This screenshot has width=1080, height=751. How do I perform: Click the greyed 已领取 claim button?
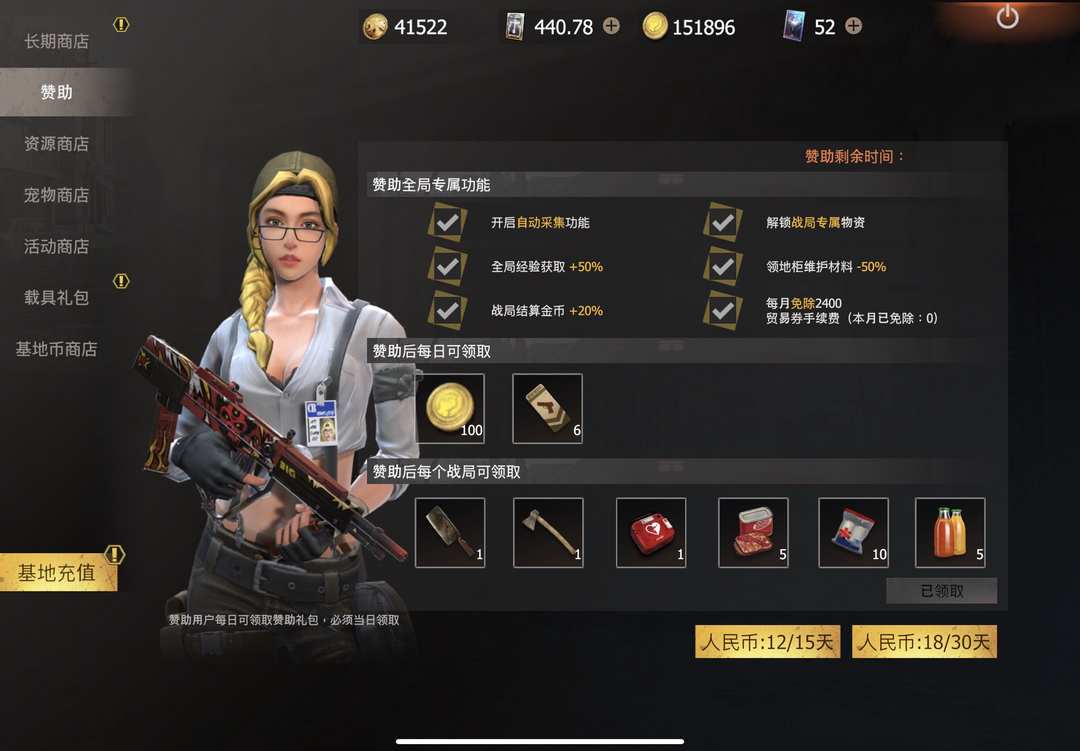pyautogui.click(x=941, y=591)
